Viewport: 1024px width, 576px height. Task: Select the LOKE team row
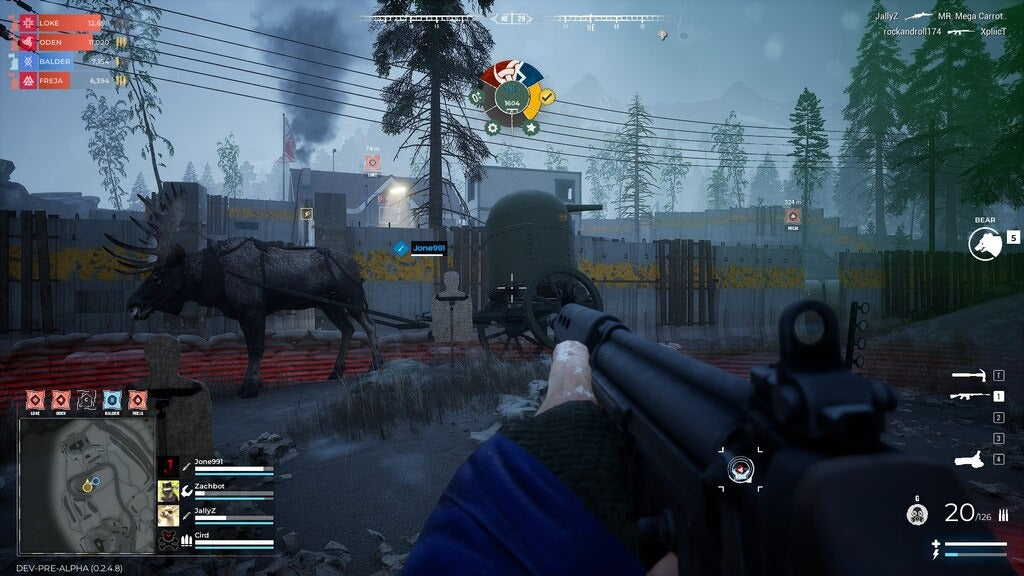[x=62, y=23]
